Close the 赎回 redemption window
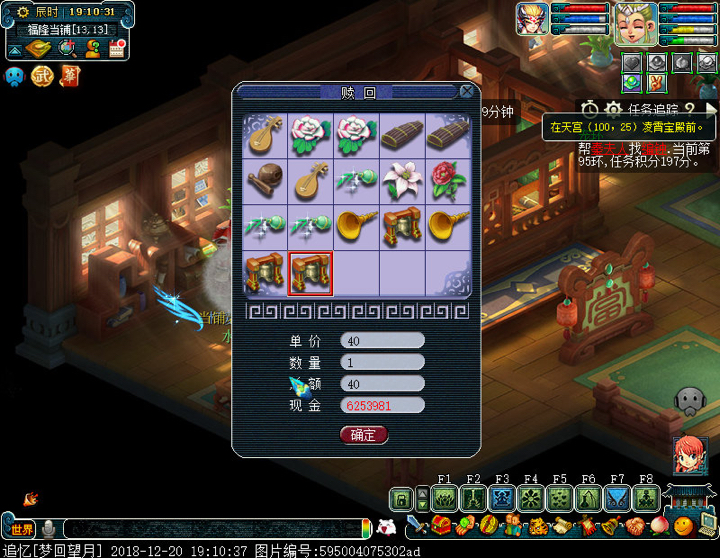The width and height of the screenshot is (720, 558). (466, 92)
